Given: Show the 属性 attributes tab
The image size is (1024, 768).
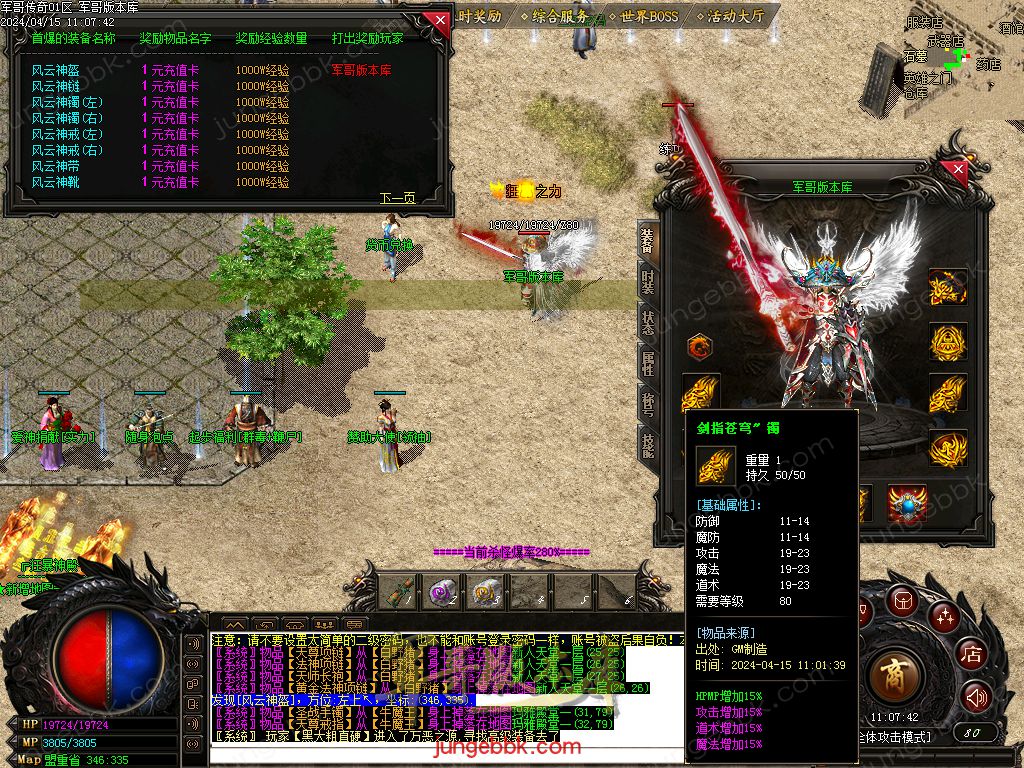Looking at the screenshot, I should pyautogui.click(x=648, y=362).
